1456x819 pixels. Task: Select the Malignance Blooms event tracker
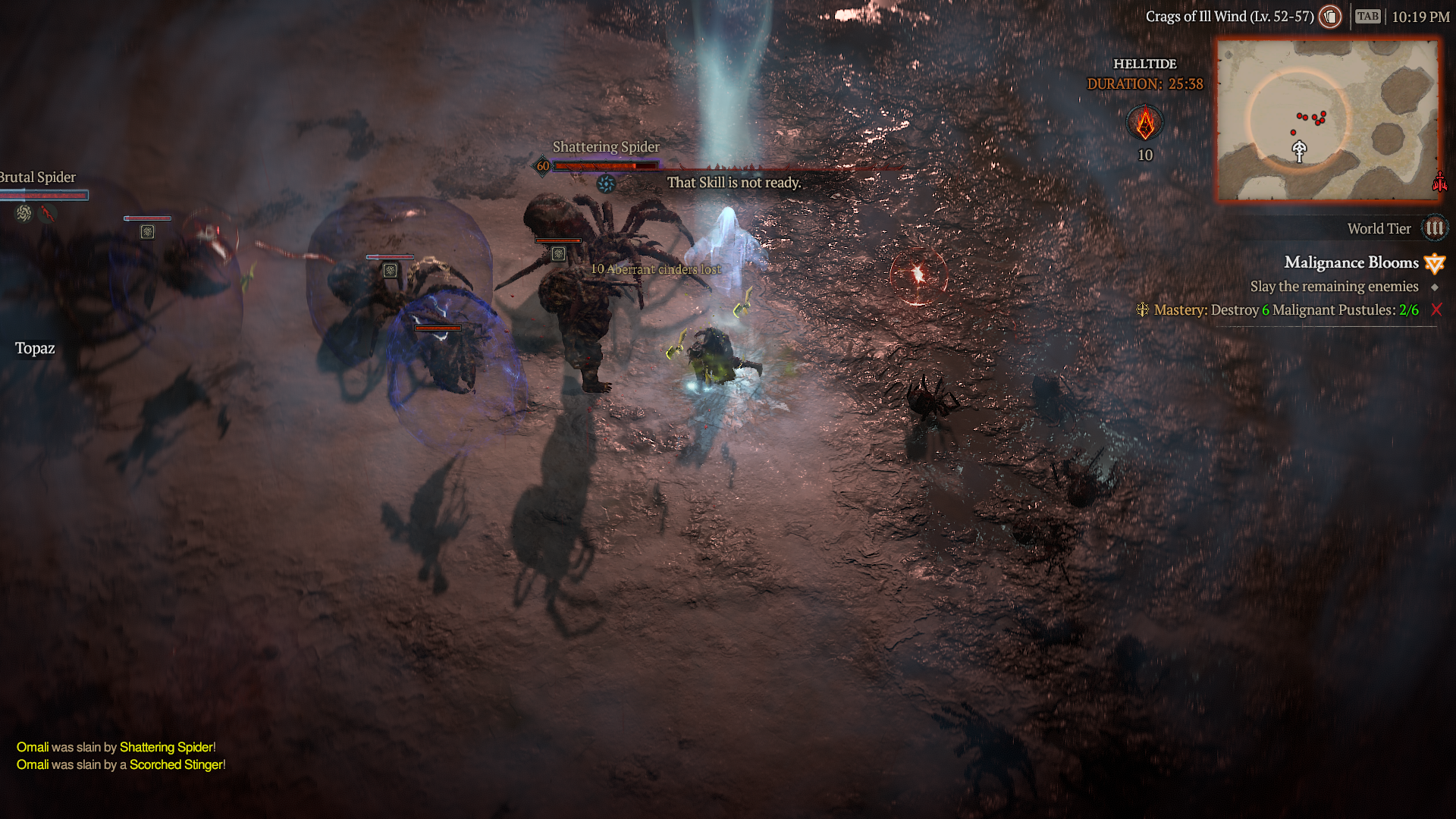point(1351,262)
